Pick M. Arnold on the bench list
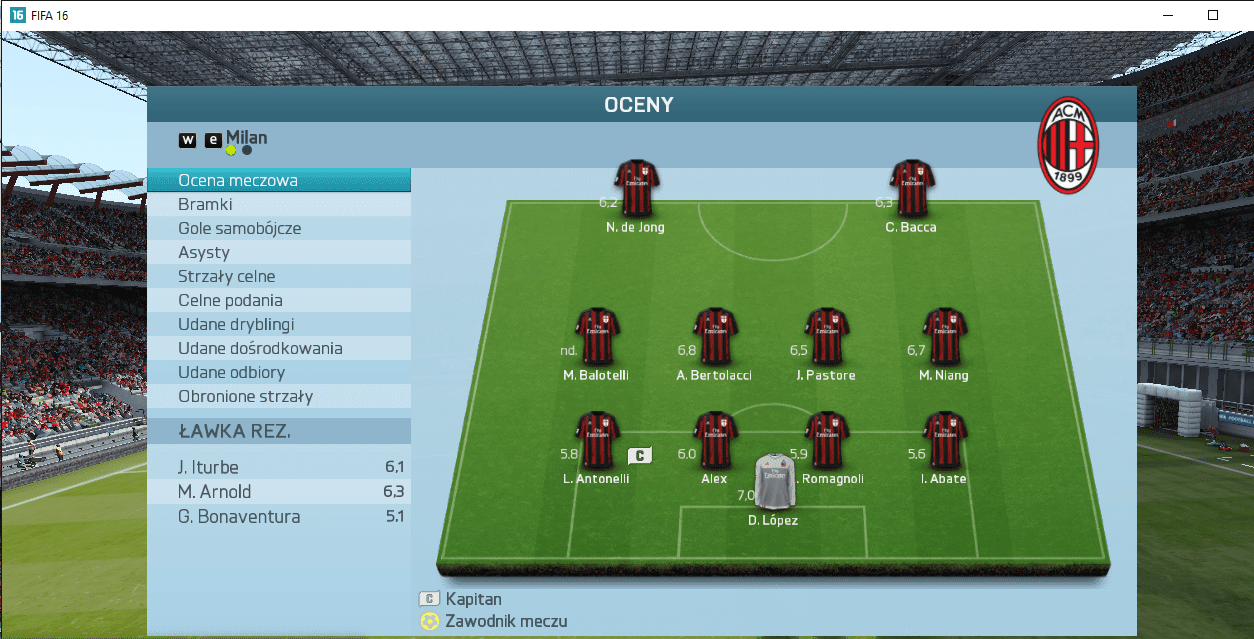The width and height of the screenshot is (1254, 639). point(278,492)
